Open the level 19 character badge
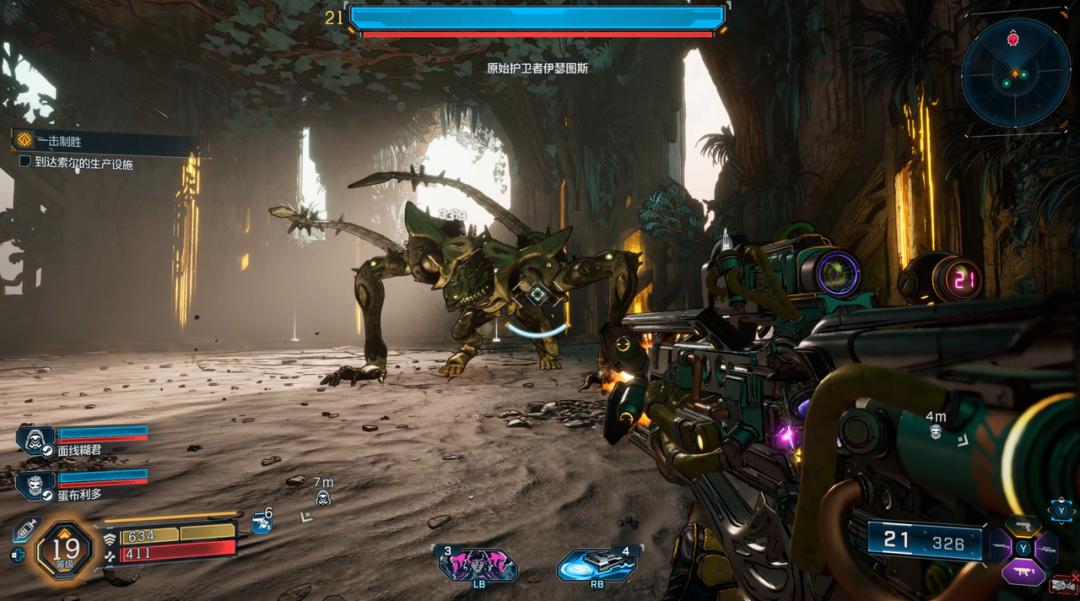The height and width of the screenshot is (601, 1080). coord(66,548)
